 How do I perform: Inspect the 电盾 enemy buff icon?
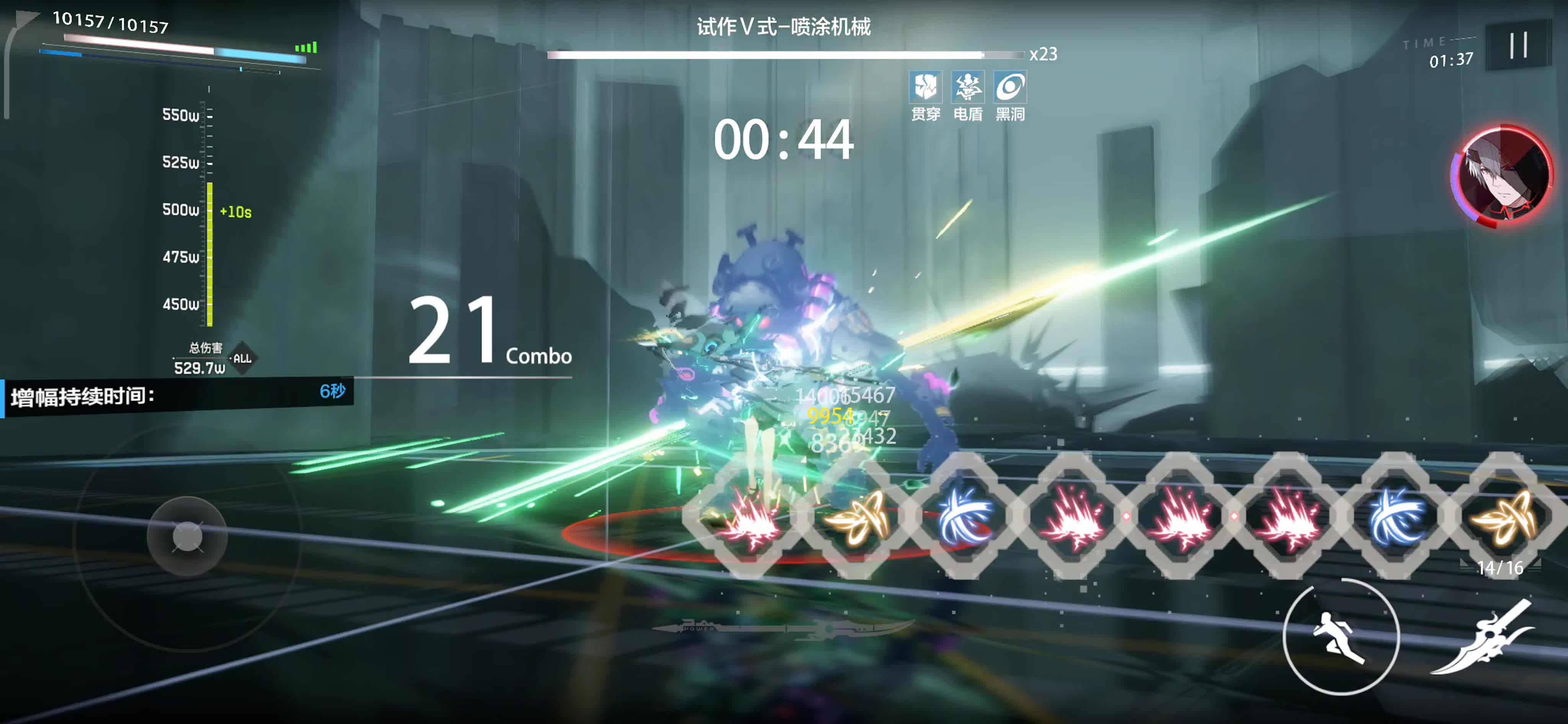[x=967, y=87]
